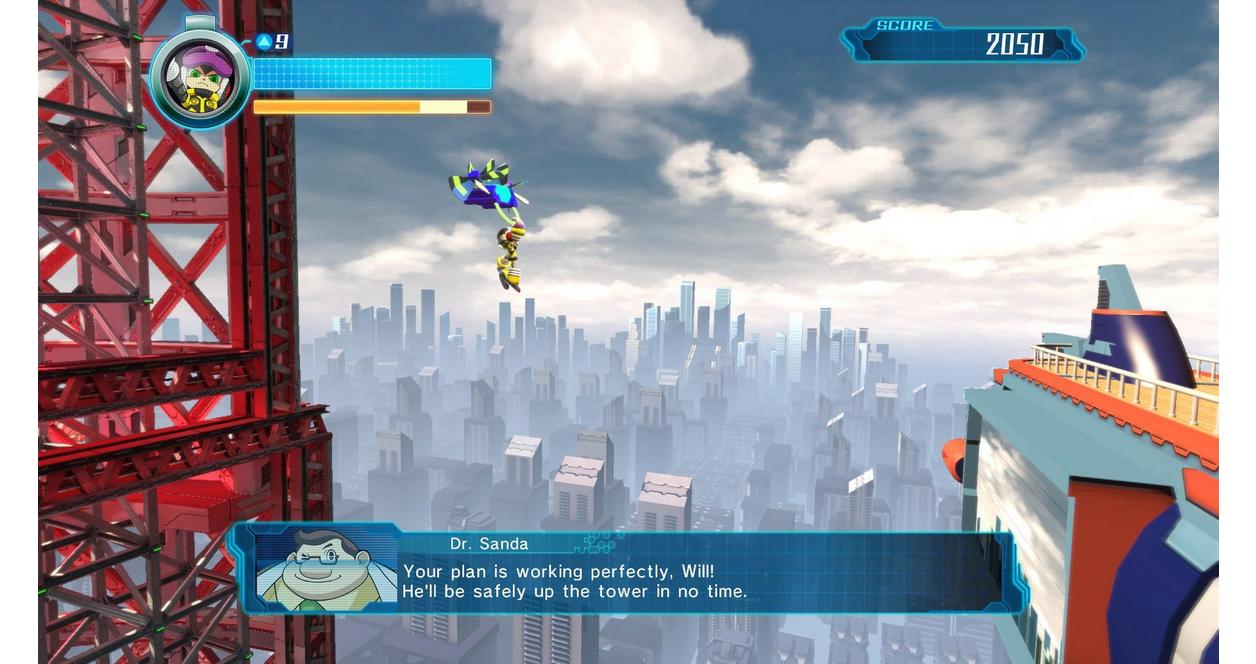Select Dr. Sanda's dialogue portrait
This screenshot has width=1256, height=664.
click(x=326, y=569)
